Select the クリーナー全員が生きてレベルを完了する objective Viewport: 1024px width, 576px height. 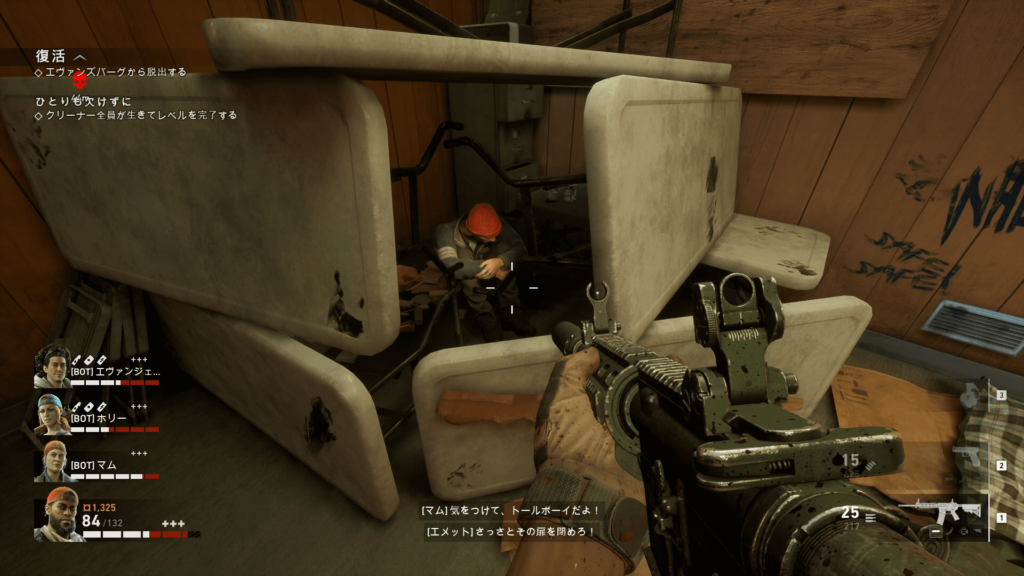(141, 115)
